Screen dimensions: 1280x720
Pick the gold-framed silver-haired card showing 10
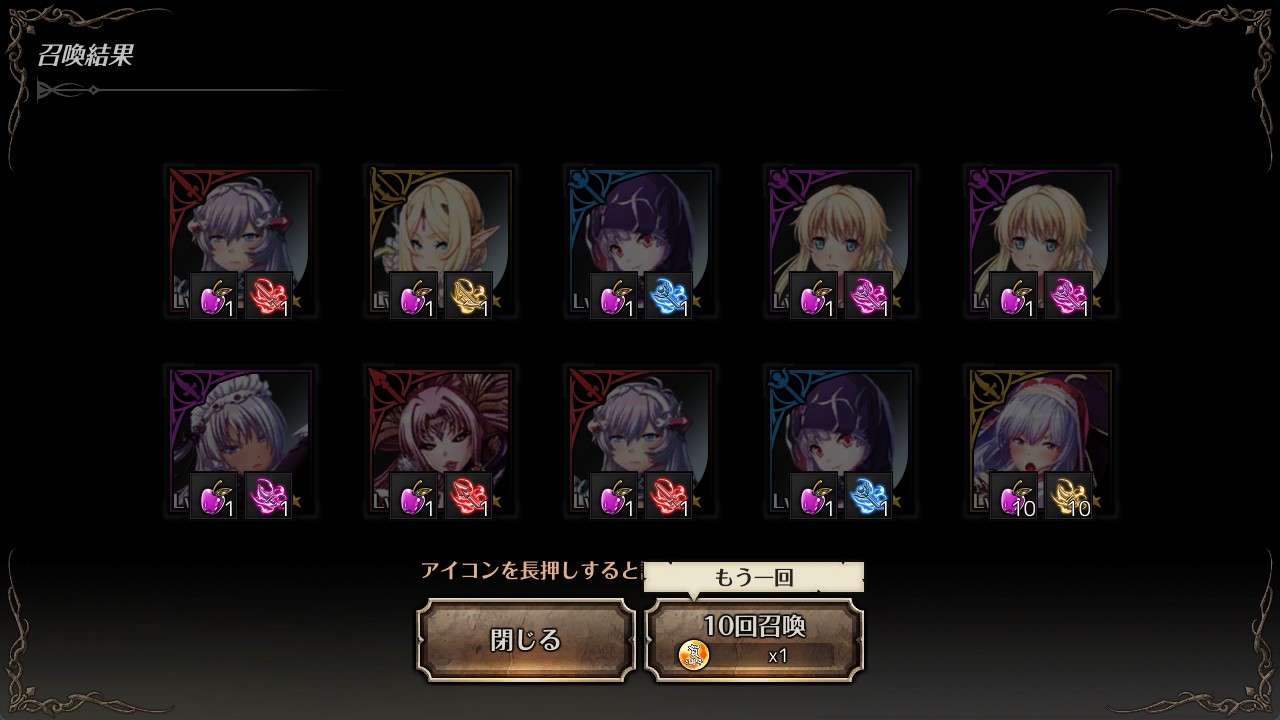click(x=1040, y=441)
